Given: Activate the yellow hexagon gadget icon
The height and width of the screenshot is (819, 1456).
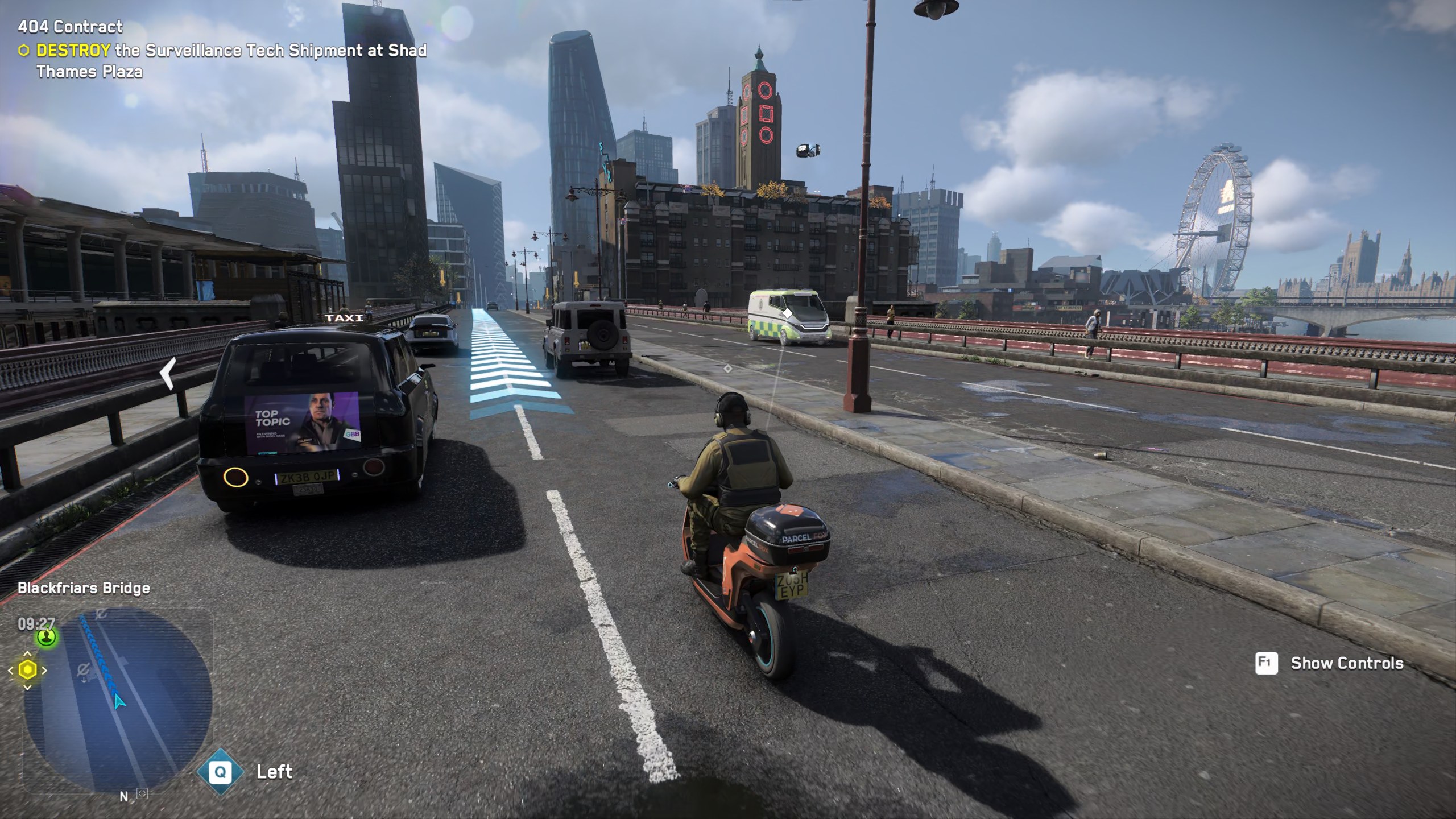Looking at the screenshot, I should [27, 671].
